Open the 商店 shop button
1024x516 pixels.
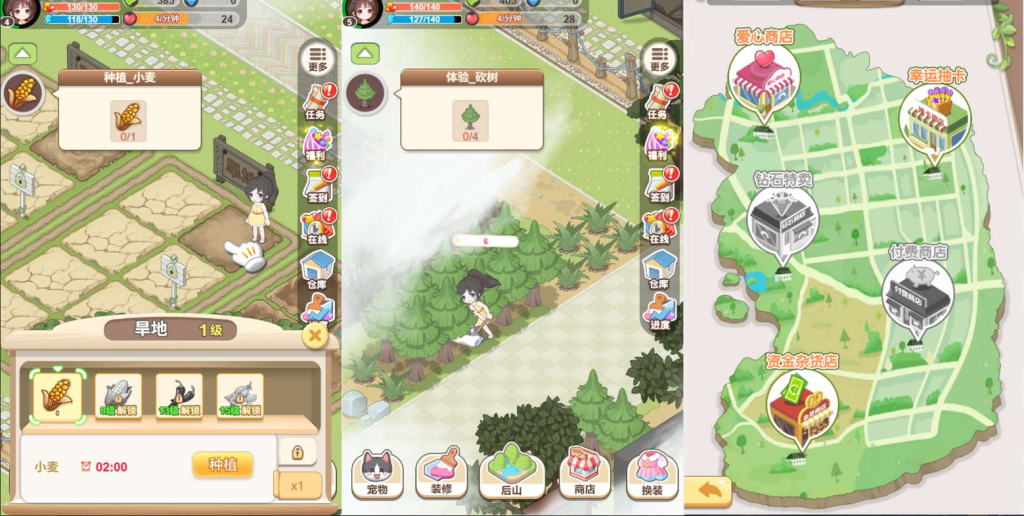pos(583,474)
